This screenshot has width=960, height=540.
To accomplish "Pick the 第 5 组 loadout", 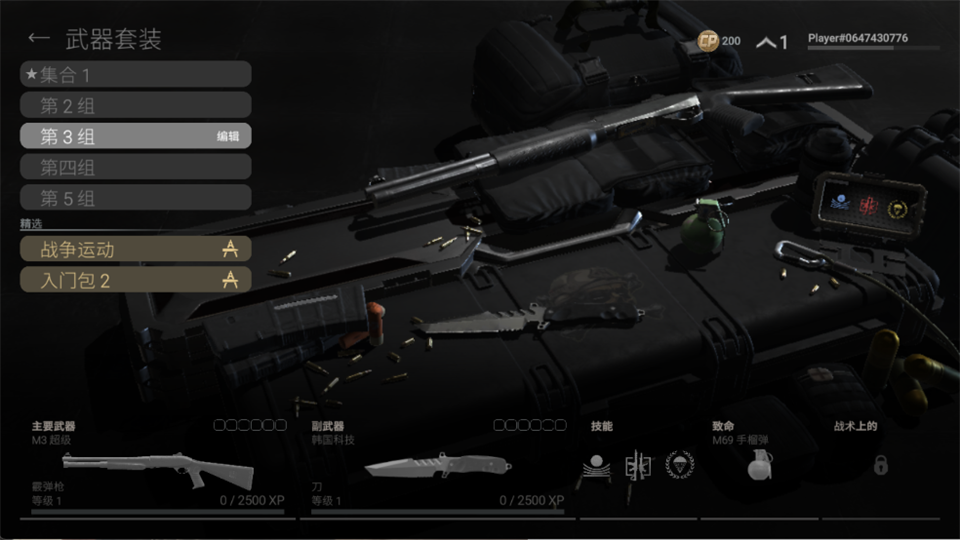I will tap(135, 198).
